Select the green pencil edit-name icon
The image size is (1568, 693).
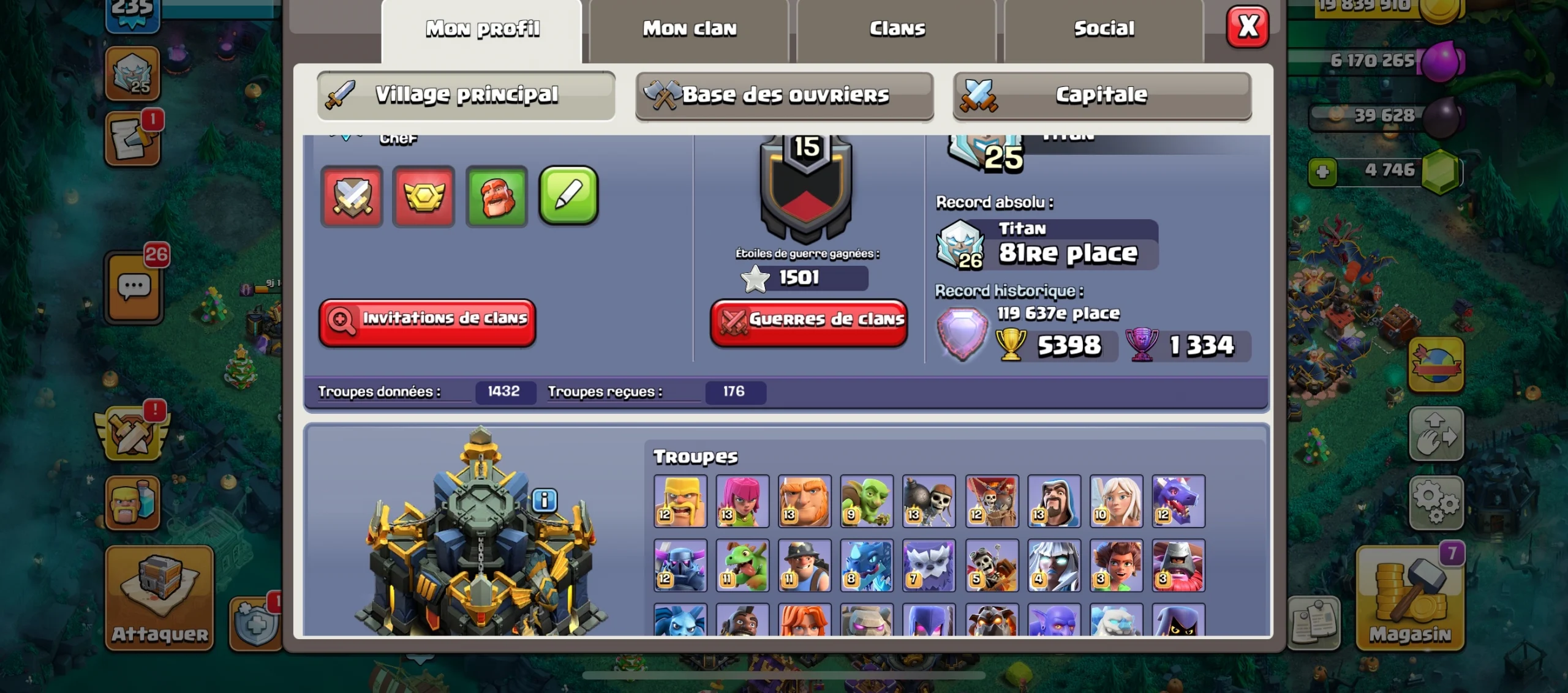[568, 197]
